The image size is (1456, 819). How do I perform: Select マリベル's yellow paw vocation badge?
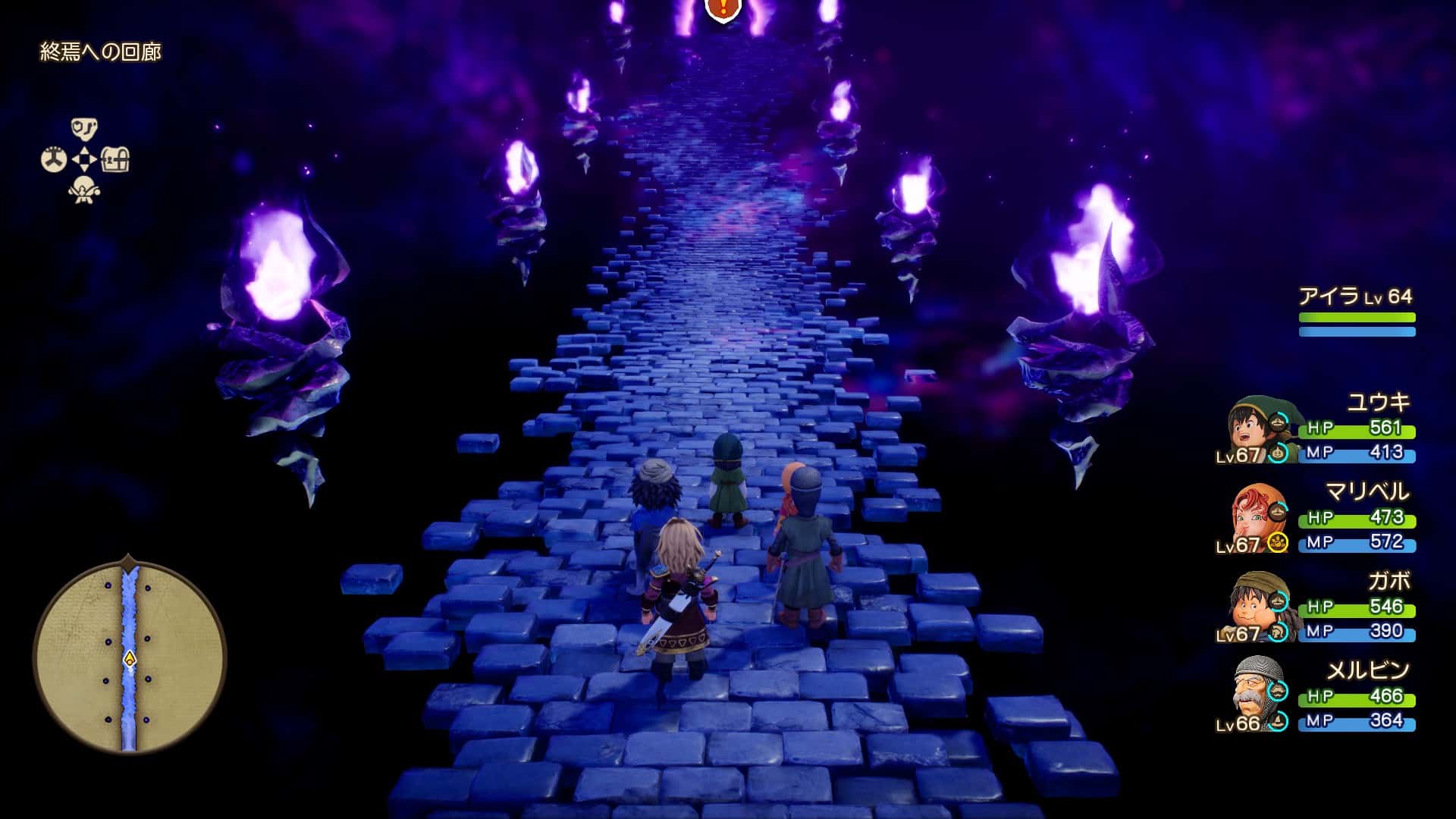1278,542
